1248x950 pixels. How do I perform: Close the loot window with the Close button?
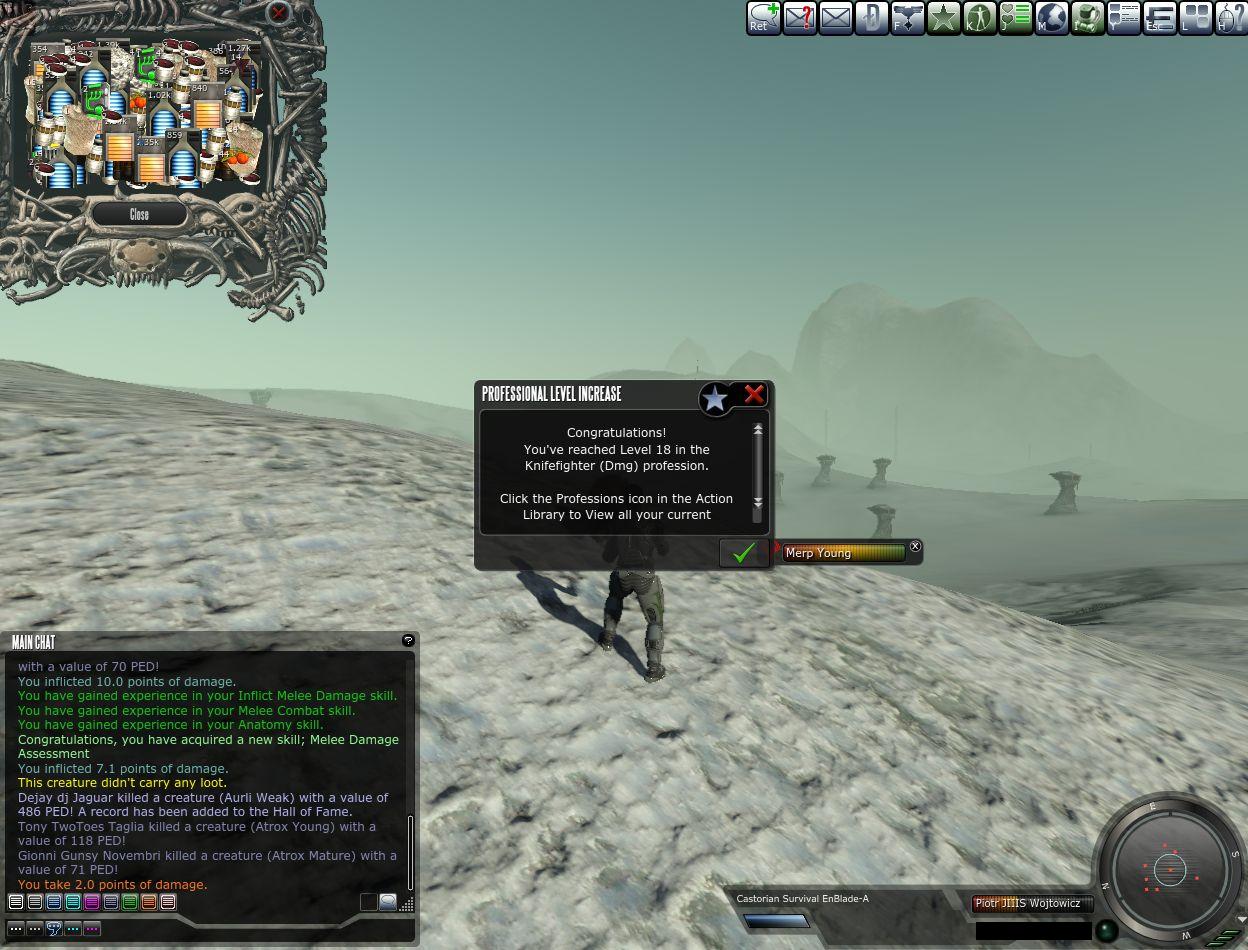(139, 214)
